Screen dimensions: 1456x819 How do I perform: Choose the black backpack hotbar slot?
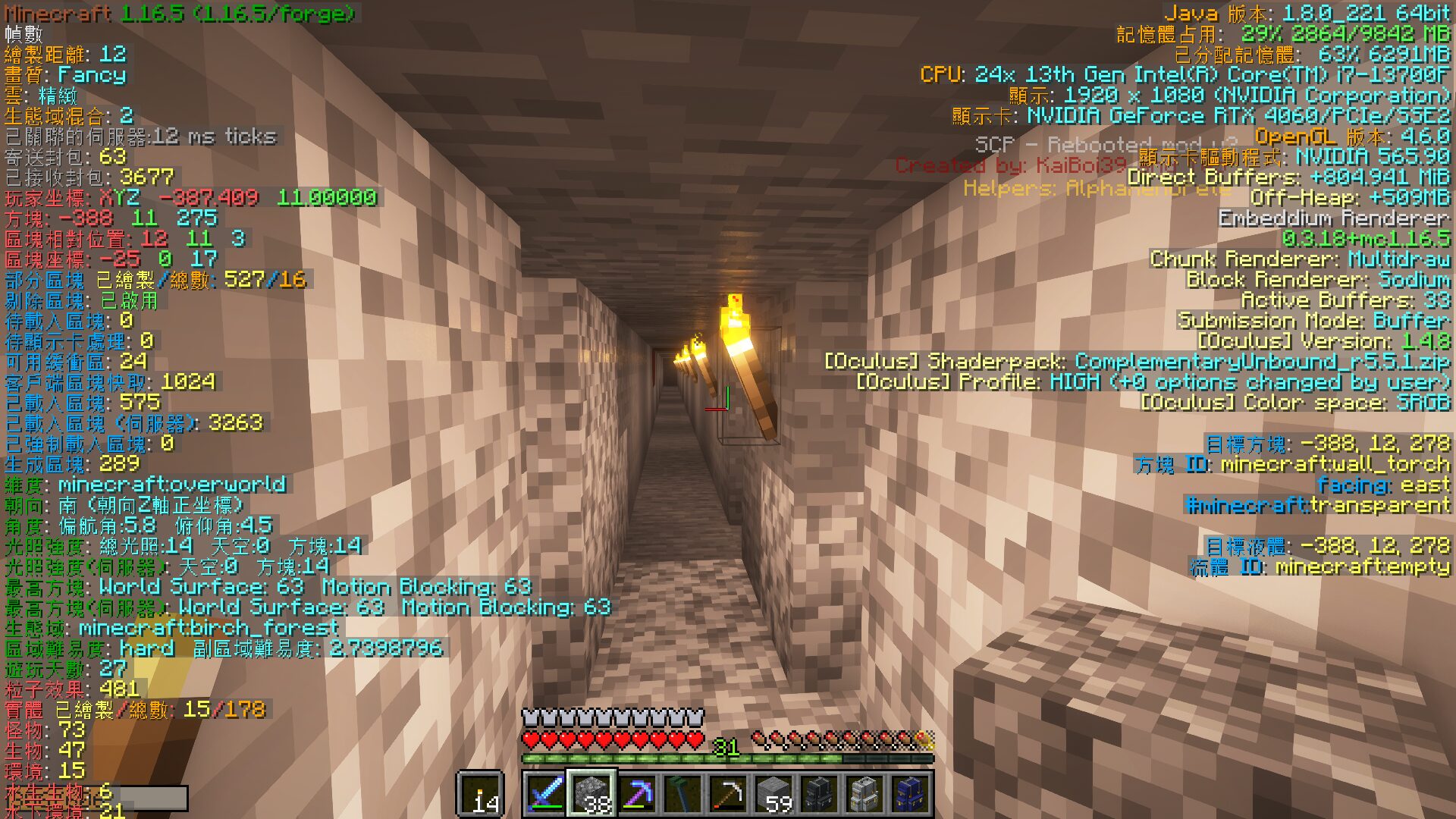pyautogui.click(x=819, y=794)
